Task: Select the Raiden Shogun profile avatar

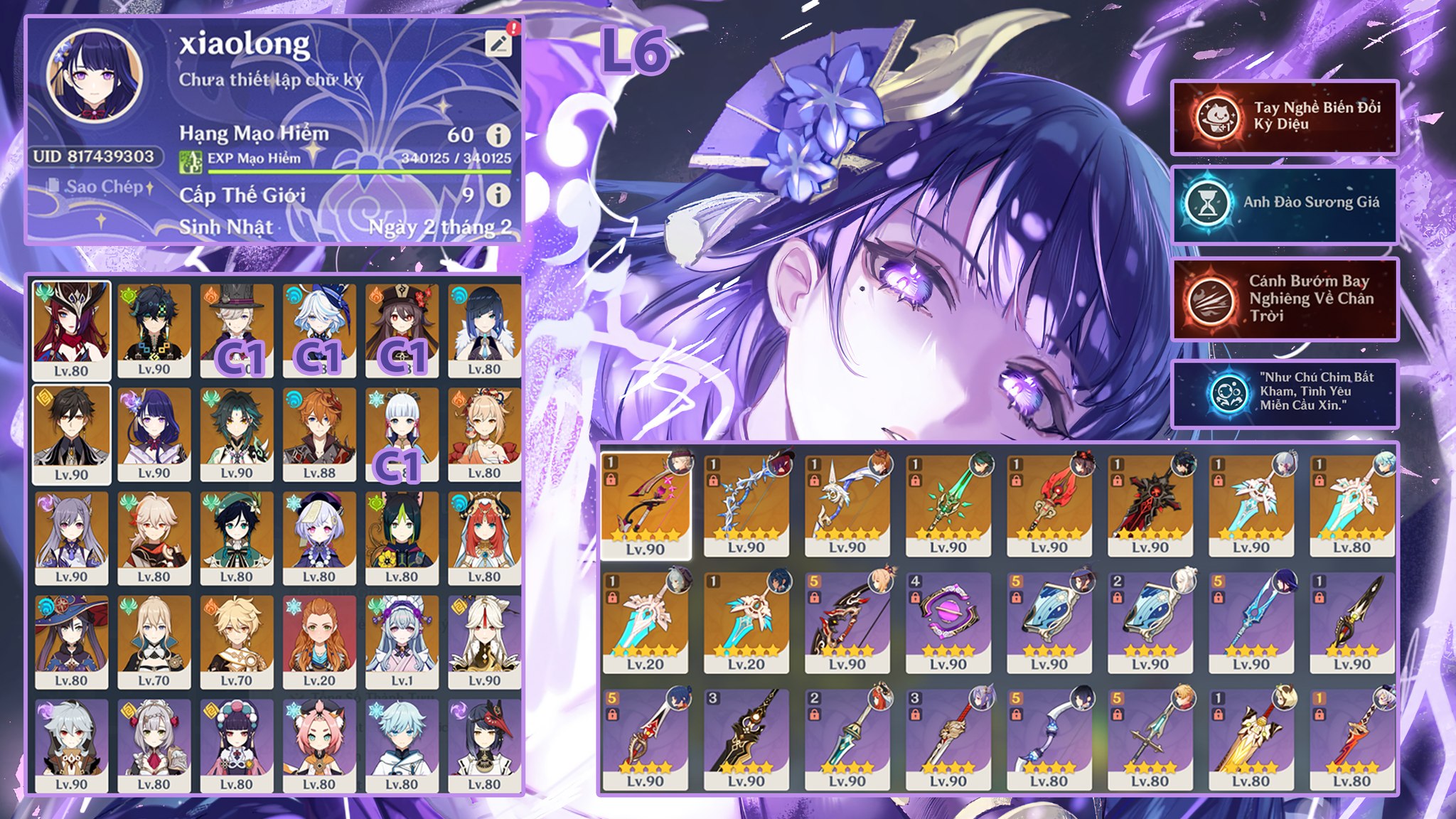Action: (94, 75)
